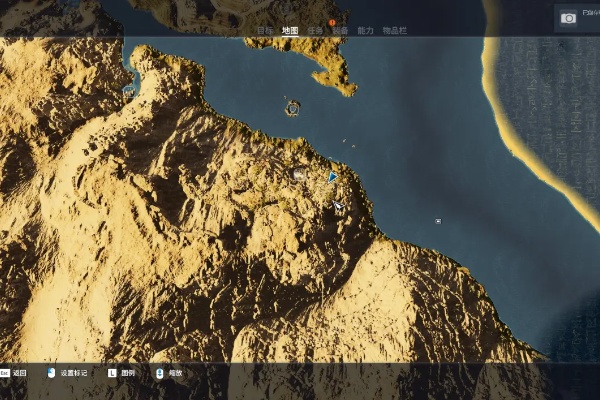Click the round location icon near the player
The width and height of the screenshot is (600, 400).
click(x=299, y=174)
